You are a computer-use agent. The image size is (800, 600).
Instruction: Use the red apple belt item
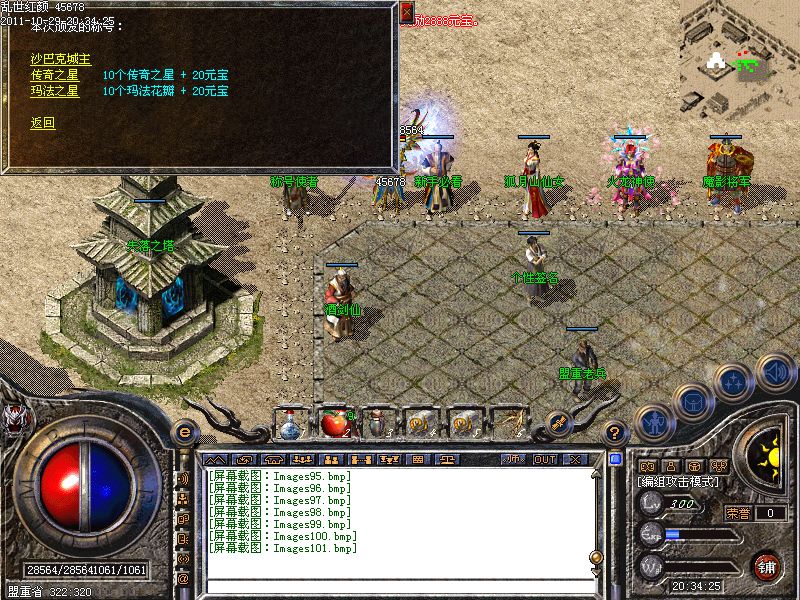[x=333, y=424]
